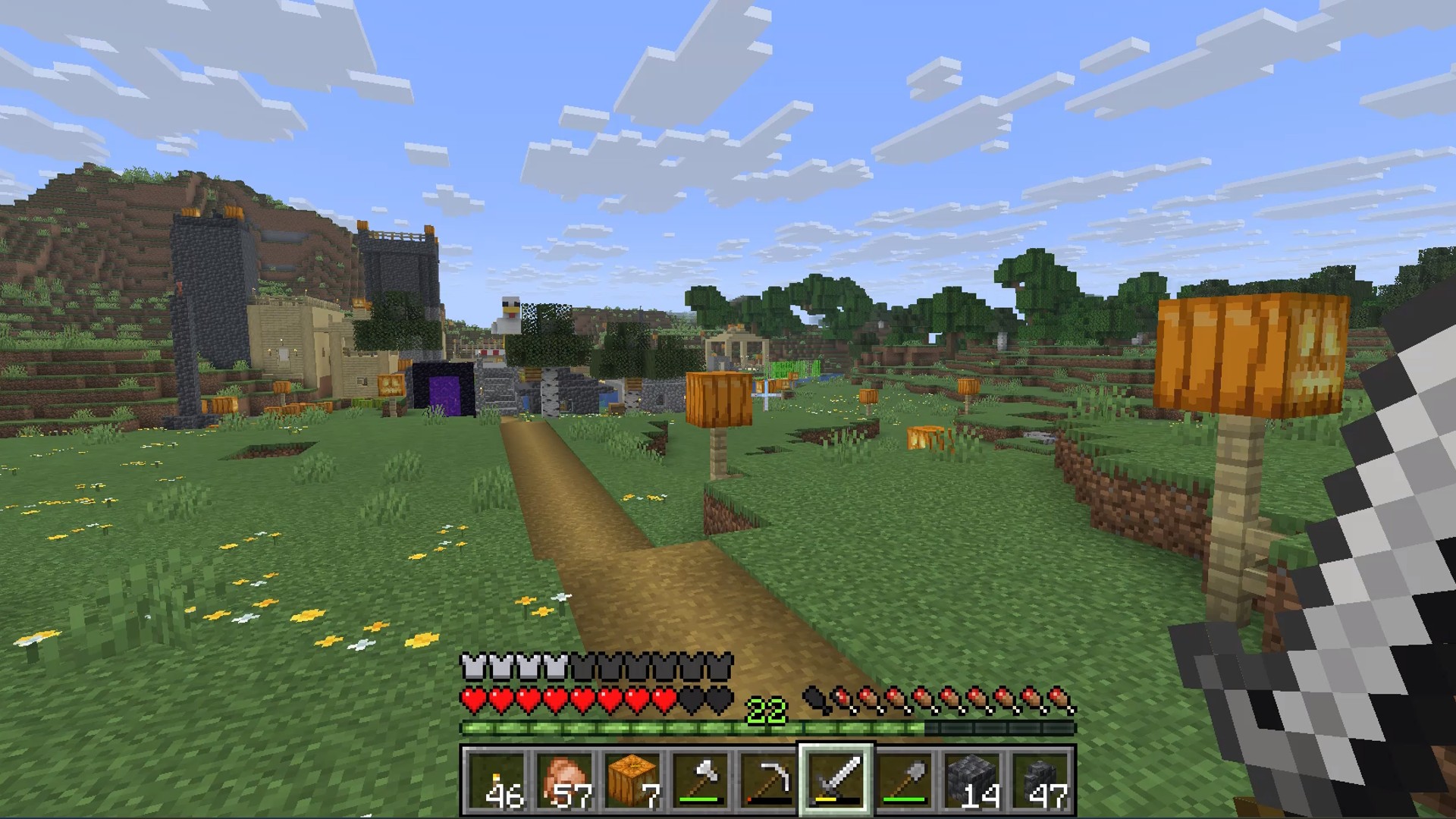This screenshot has width=1456, height=819.
Task: Choose the stack of 14 stone bricks
Action: pyautogui.click(x=972, y=780)
